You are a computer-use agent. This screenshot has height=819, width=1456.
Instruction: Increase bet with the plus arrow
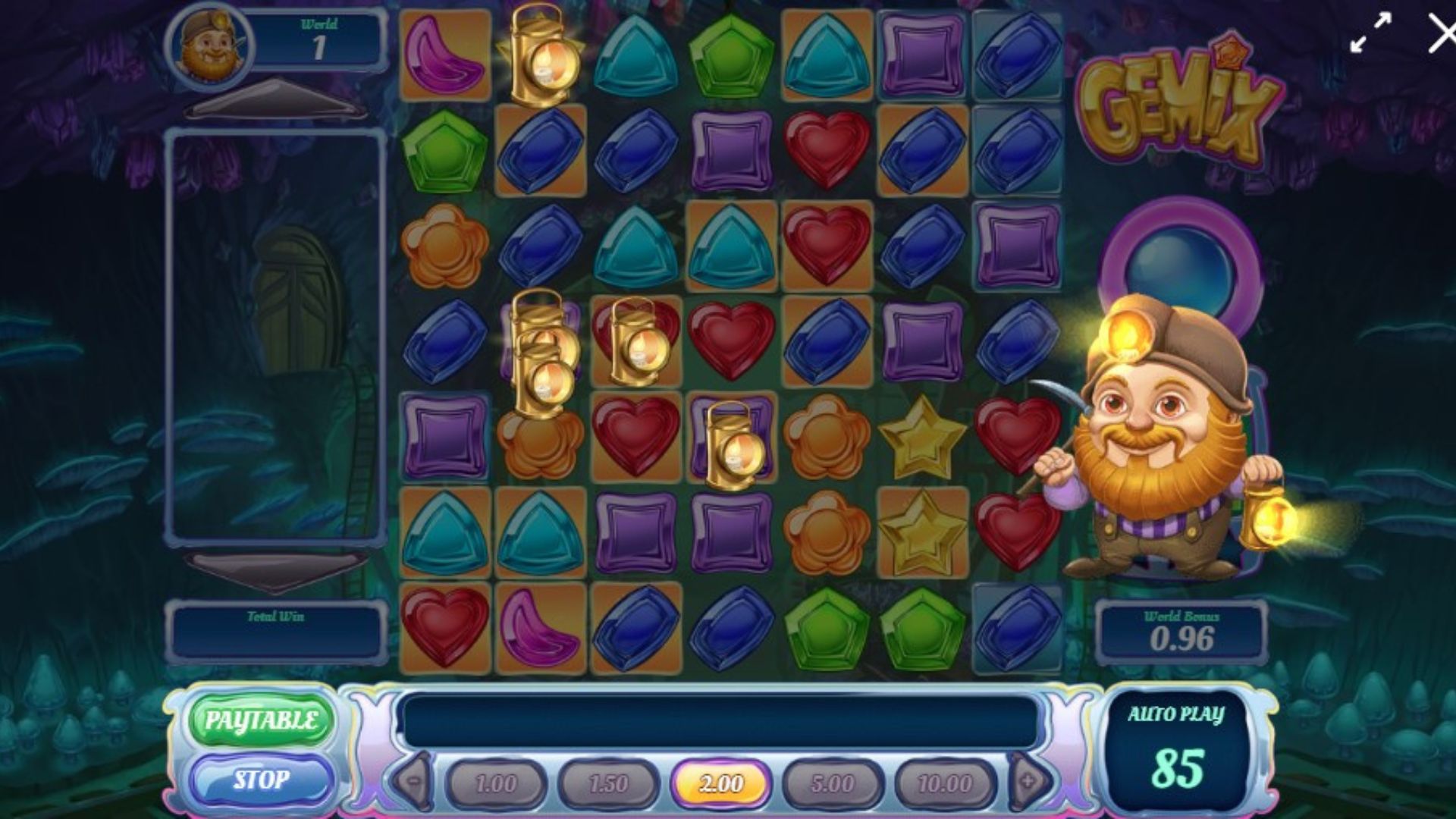[x=1029, y=781]
